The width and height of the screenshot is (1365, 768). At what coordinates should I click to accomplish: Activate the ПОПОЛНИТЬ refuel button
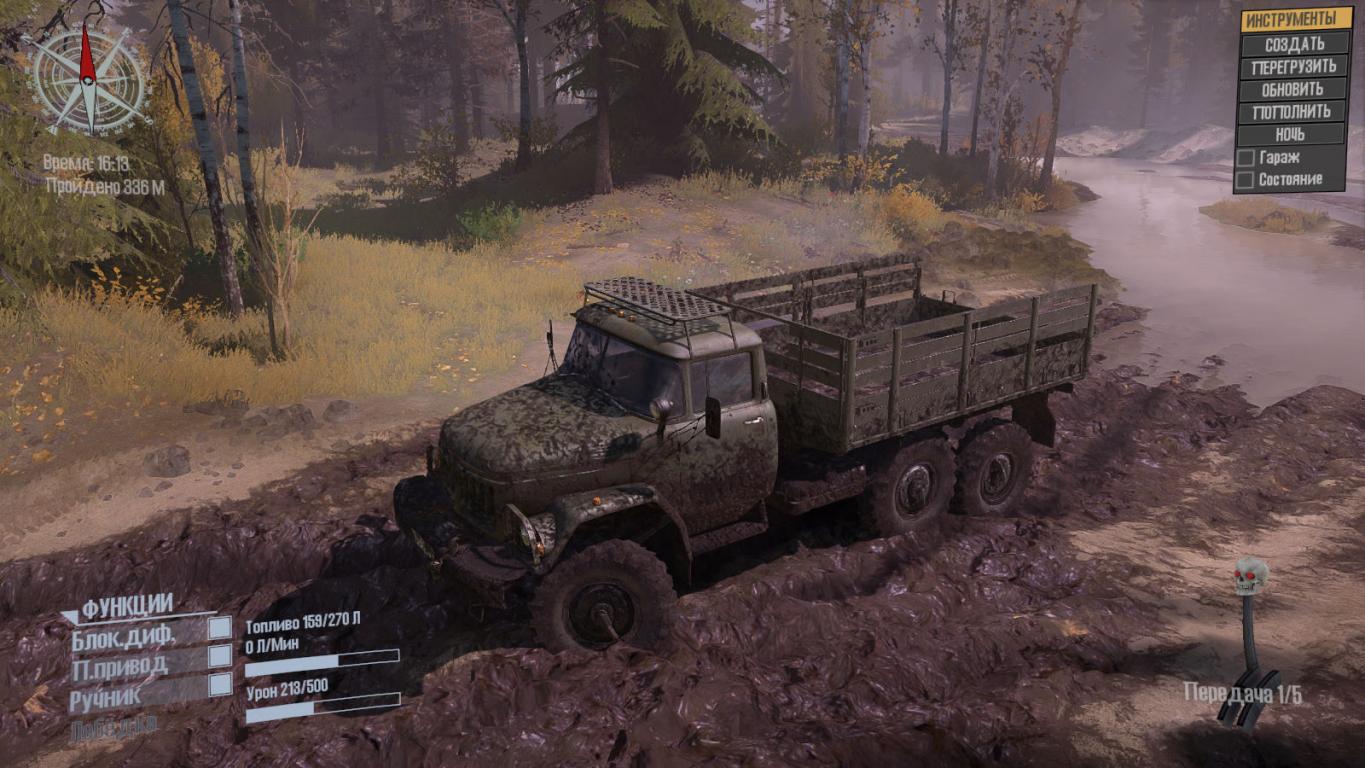coord(1294,111)
